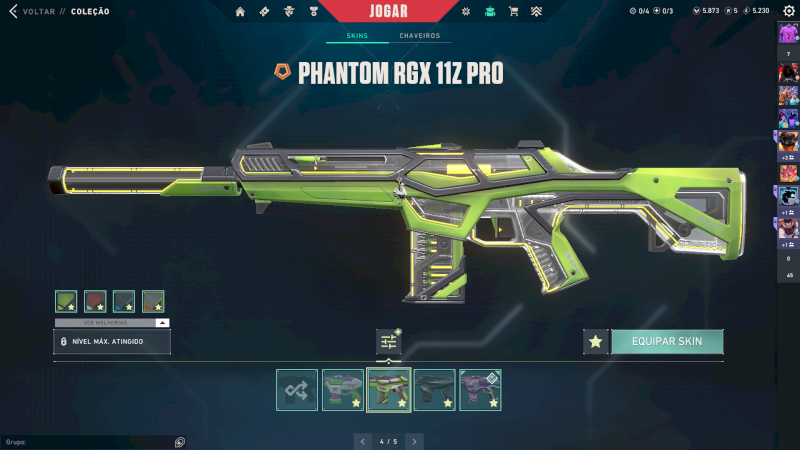
Task: Click the Equipar Skin button
Action: click(667, 342)
